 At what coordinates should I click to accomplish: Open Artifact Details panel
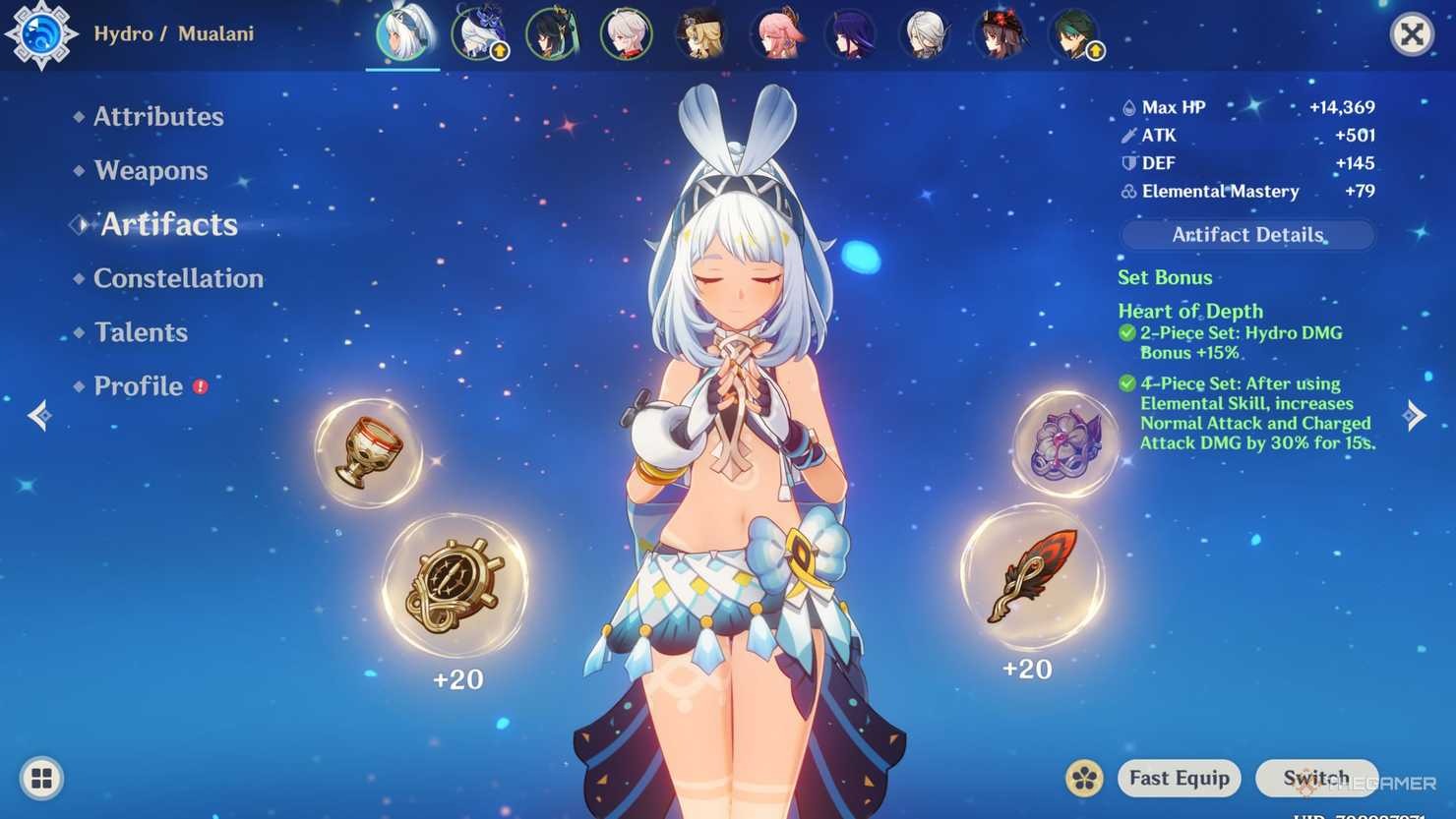pyautogui.click(x=1246, y=235)
